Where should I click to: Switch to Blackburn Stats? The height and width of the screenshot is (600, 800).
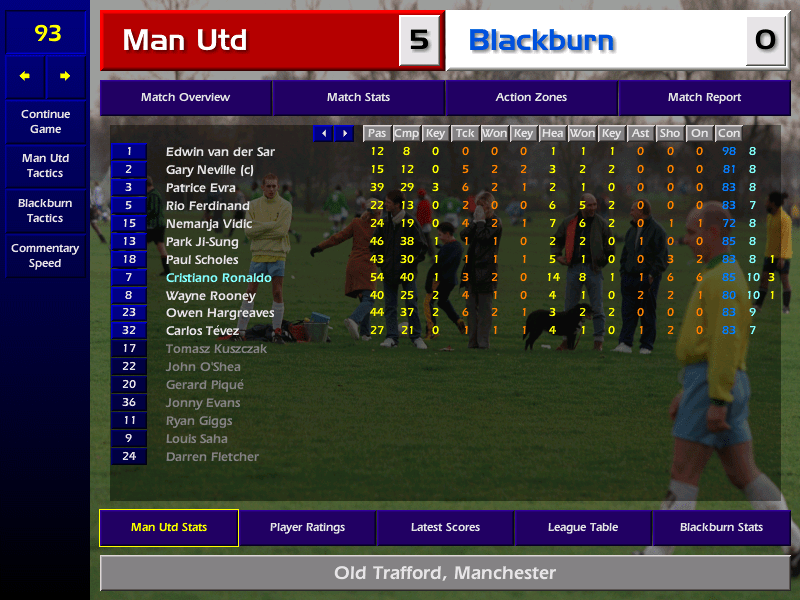[x=721, y=527]
